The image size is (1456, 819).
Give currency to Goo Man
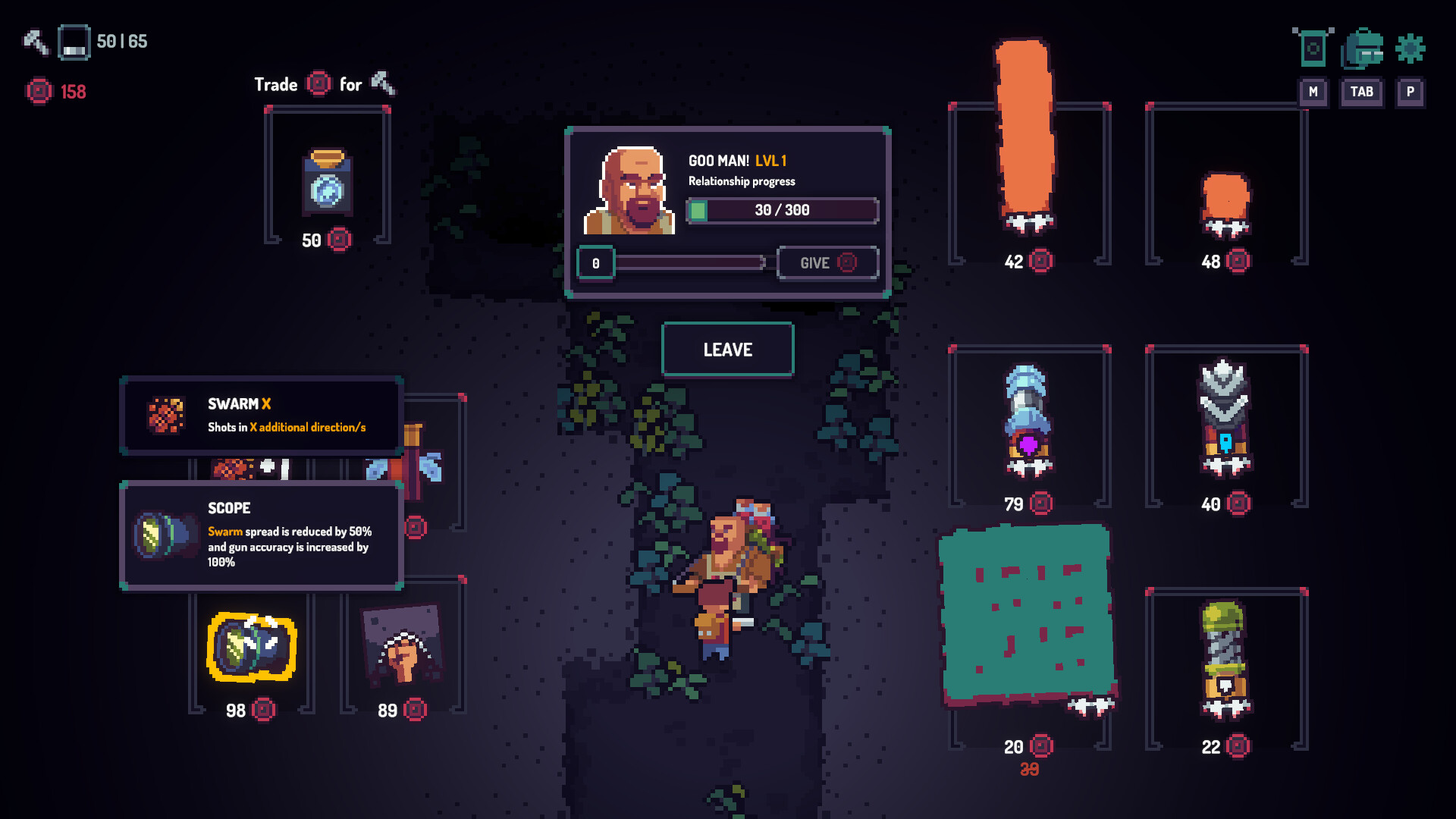[827, 263]
